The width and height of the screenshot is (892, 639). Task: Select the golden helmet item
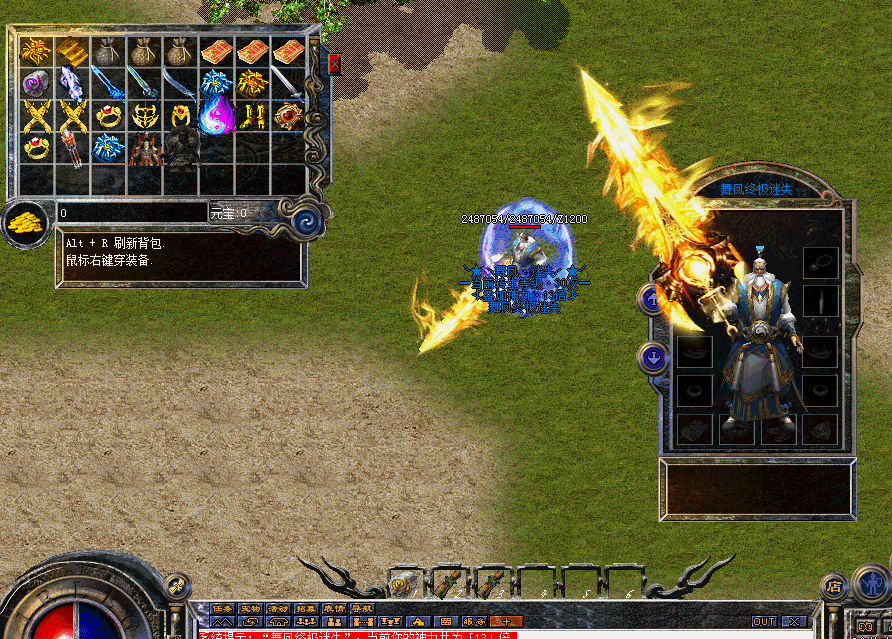click(x=144, y=115)
